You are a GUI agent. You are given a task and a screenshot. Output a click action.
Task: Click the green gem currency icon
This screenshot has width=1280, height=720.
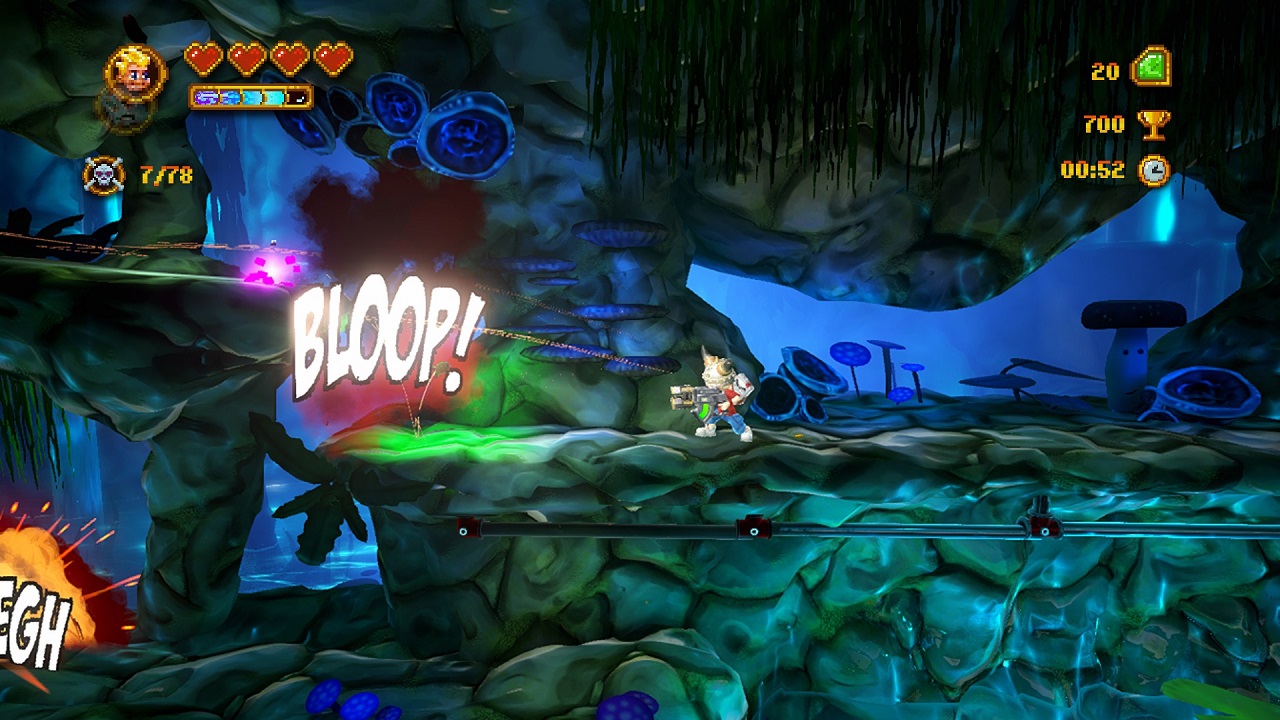1151,69
